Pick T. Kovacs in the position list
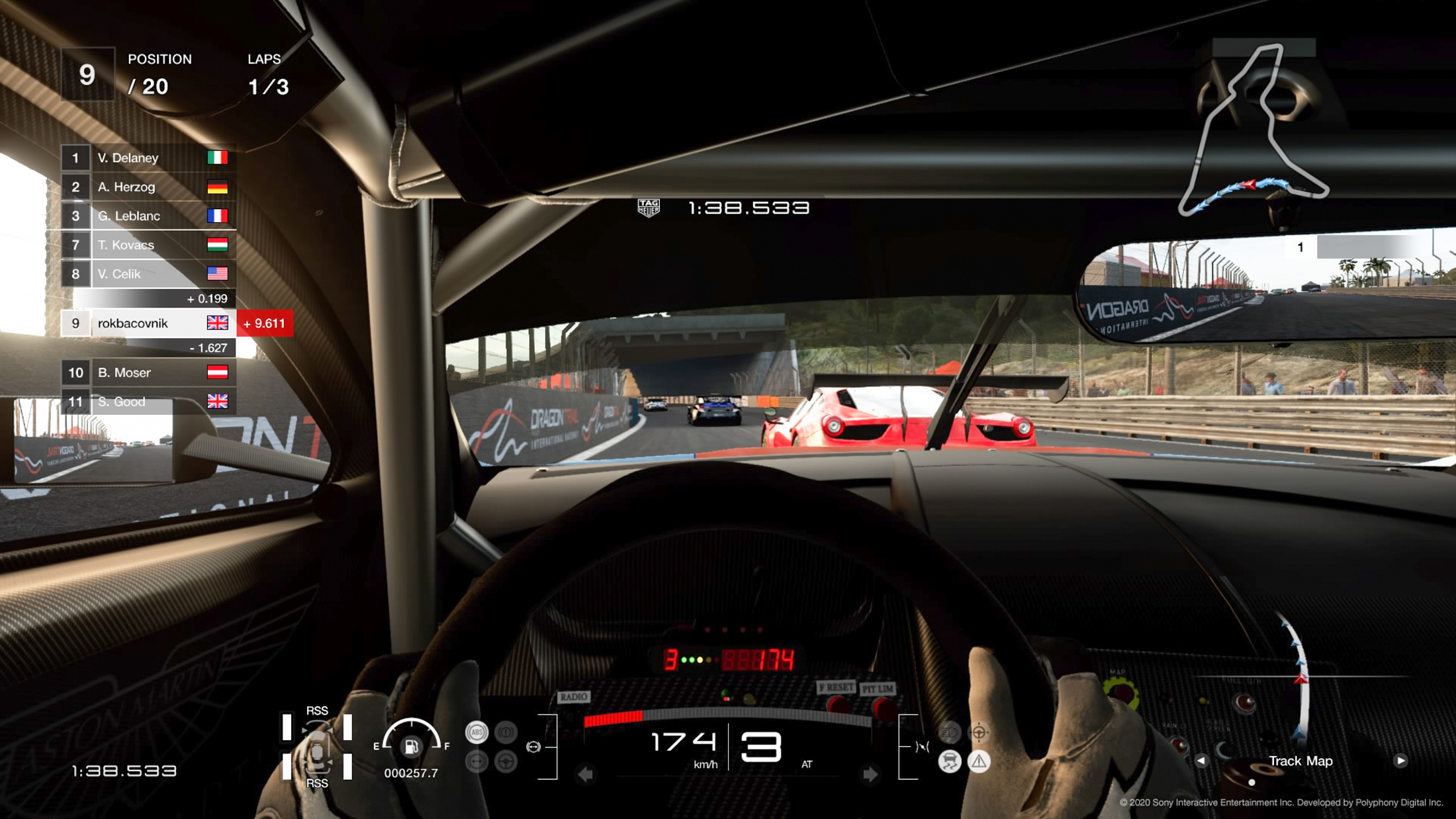This screenshot has height=819, width=1456. point(147,245)
